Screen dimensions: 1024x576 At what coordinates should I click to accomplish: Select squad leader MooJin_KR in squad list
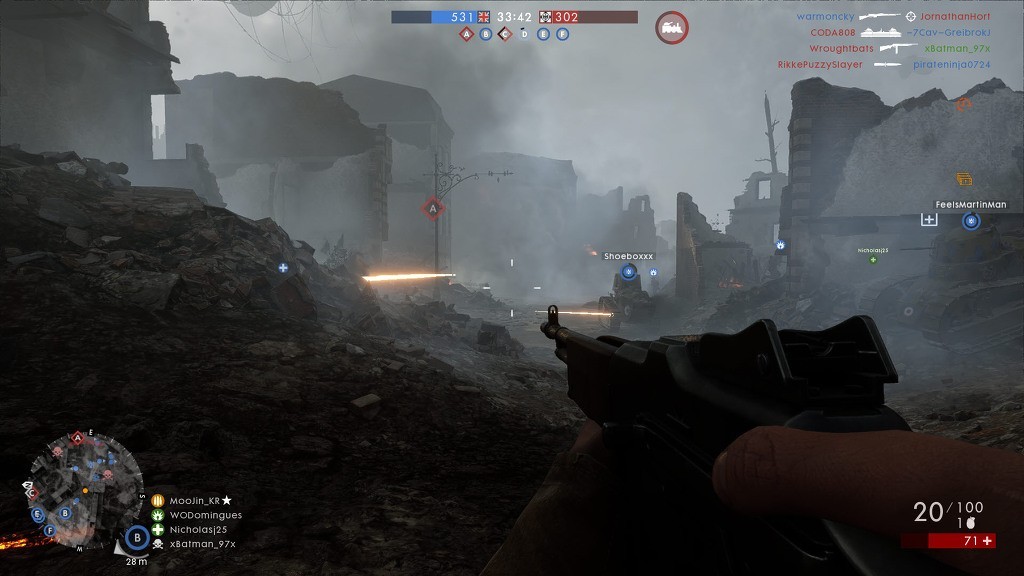click(194, 500)
